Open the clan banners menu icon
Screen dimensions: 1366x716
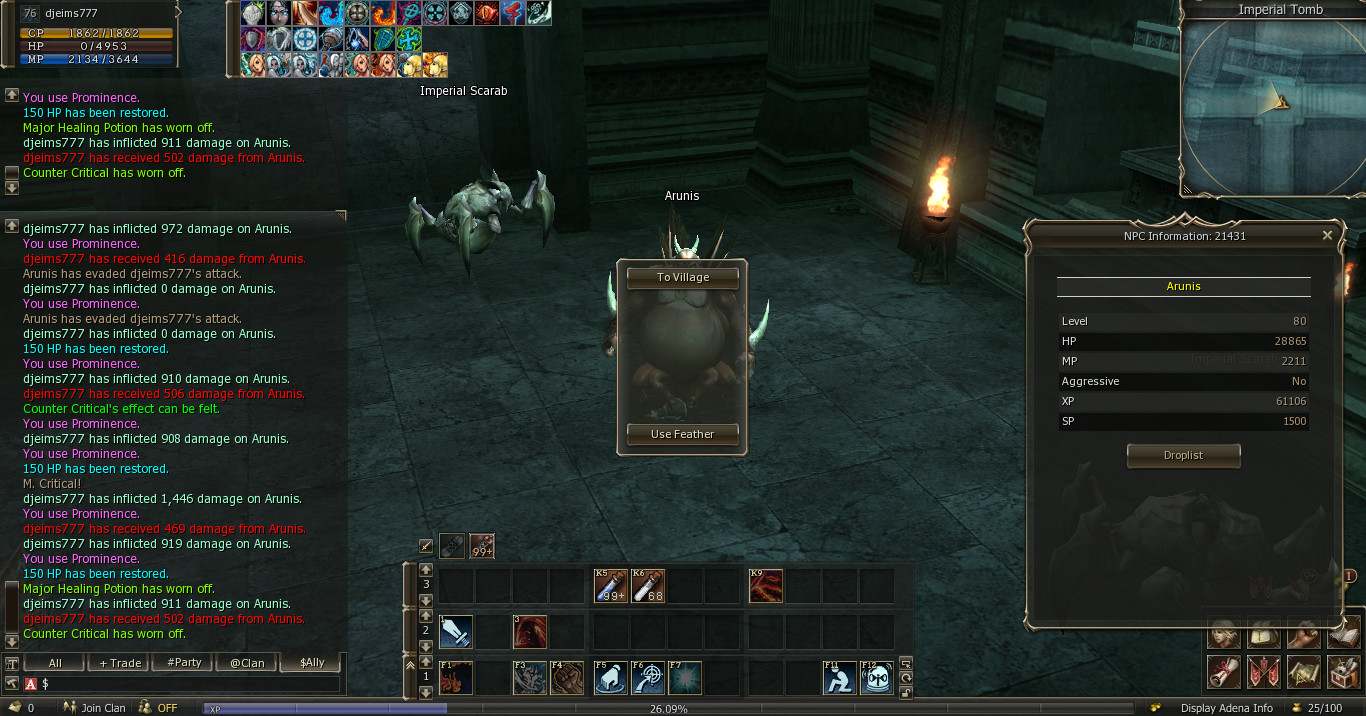pyautogui.click(x=1263, y=672)
